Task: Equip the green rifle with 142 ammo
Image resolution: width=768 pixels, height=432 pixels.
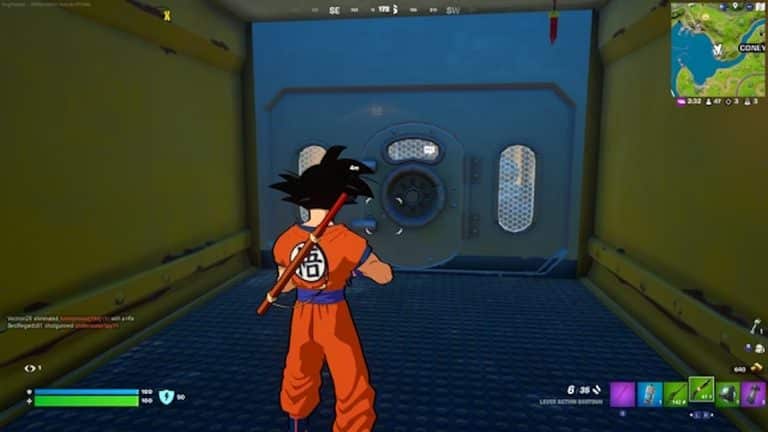Action: pyautogui.click(x=675, y=393)
